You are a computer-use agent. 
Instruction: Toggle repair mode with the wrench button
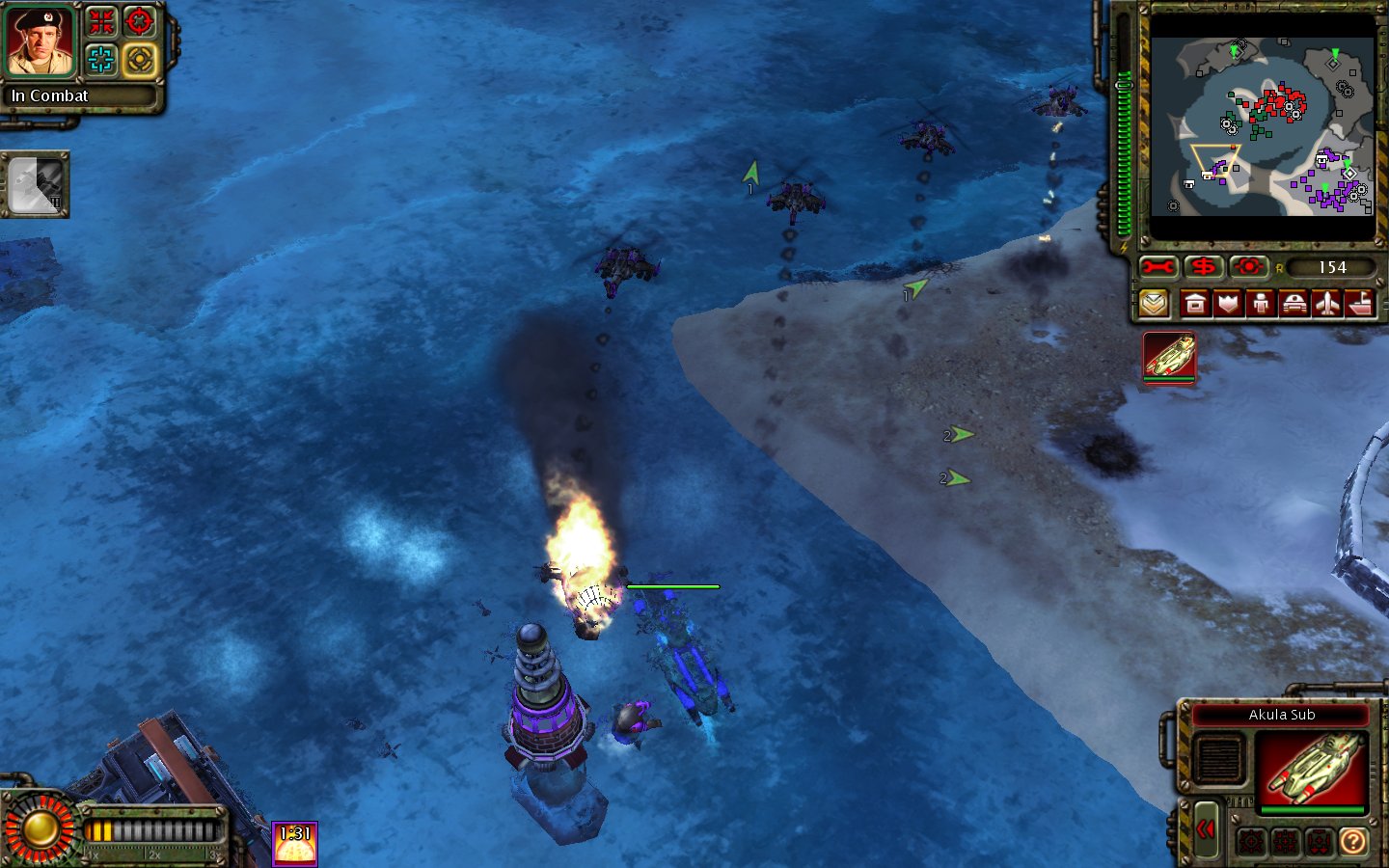pyautogui.click(x=1157, y=267)
